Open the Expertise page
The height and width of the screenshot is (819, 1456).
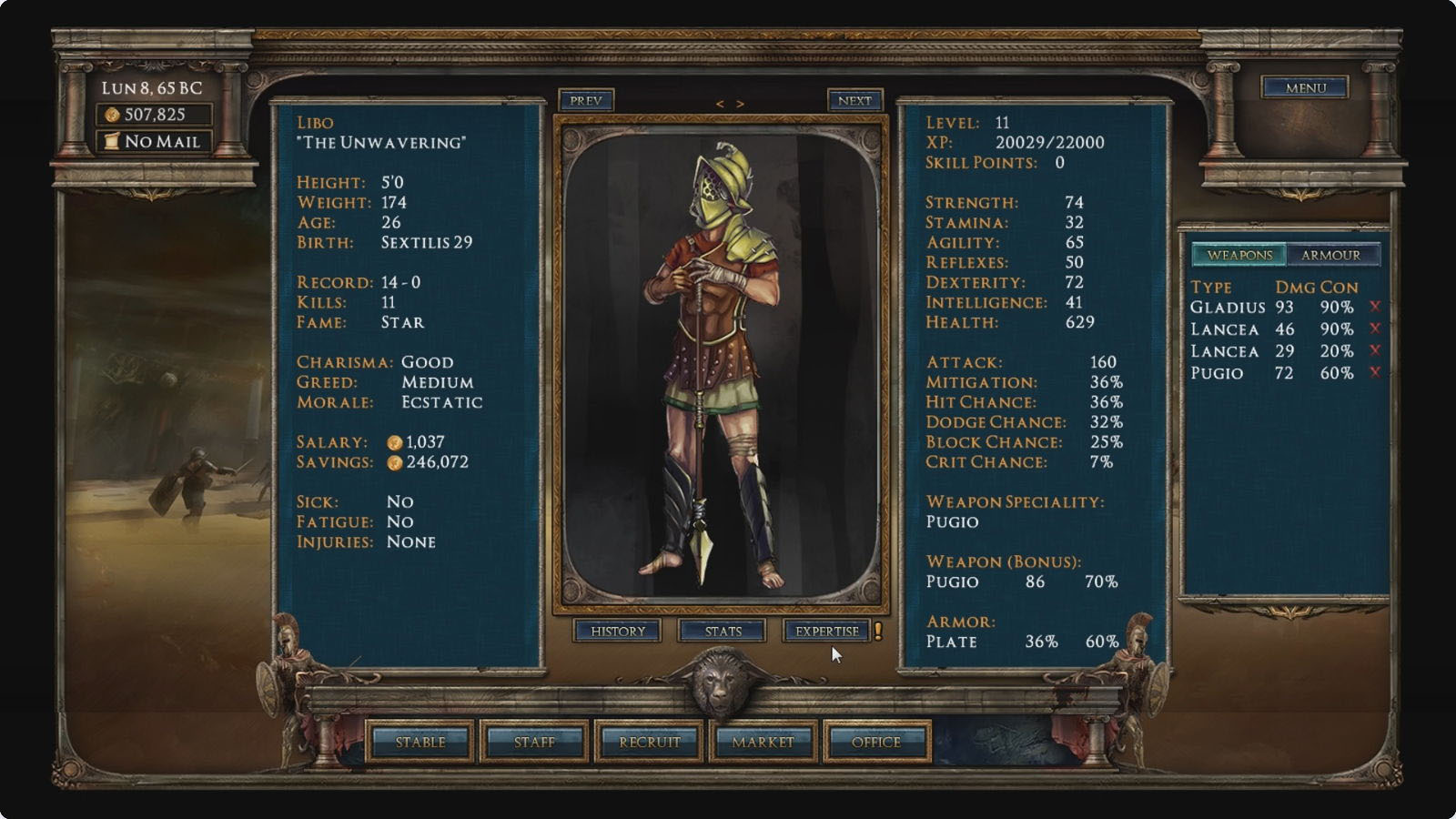click(x=826, y=631)
